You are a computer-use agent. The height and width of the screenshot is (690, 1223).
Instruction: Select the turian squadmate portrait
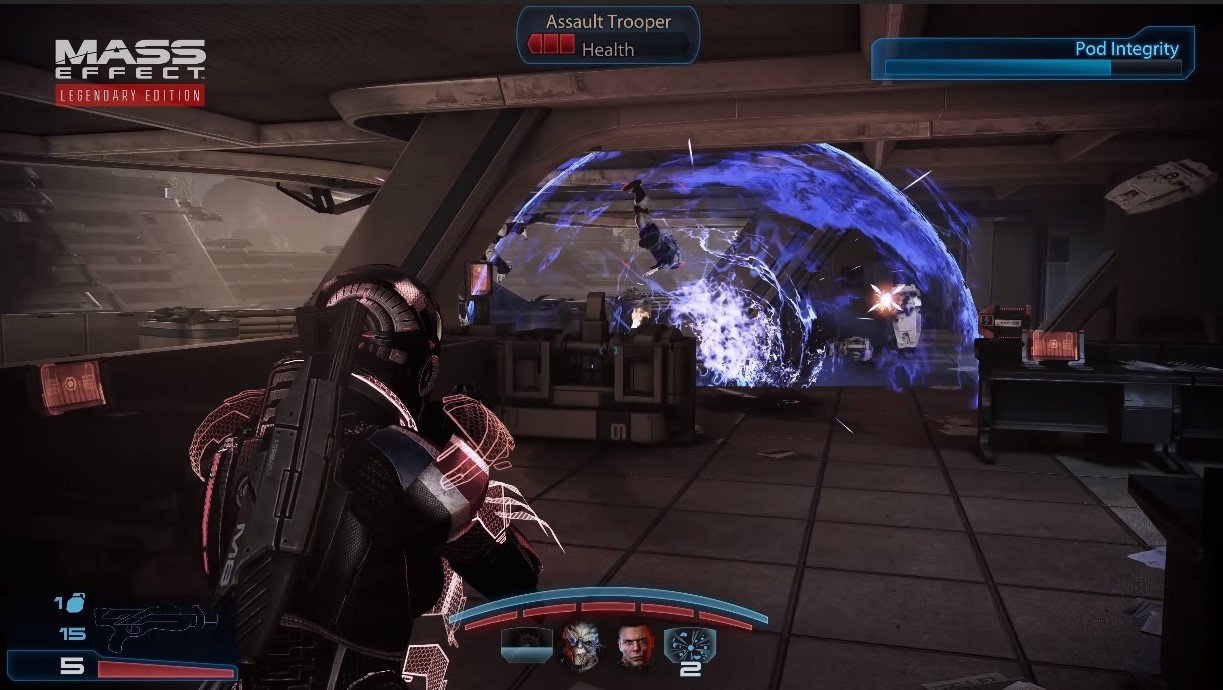point(577,646)
